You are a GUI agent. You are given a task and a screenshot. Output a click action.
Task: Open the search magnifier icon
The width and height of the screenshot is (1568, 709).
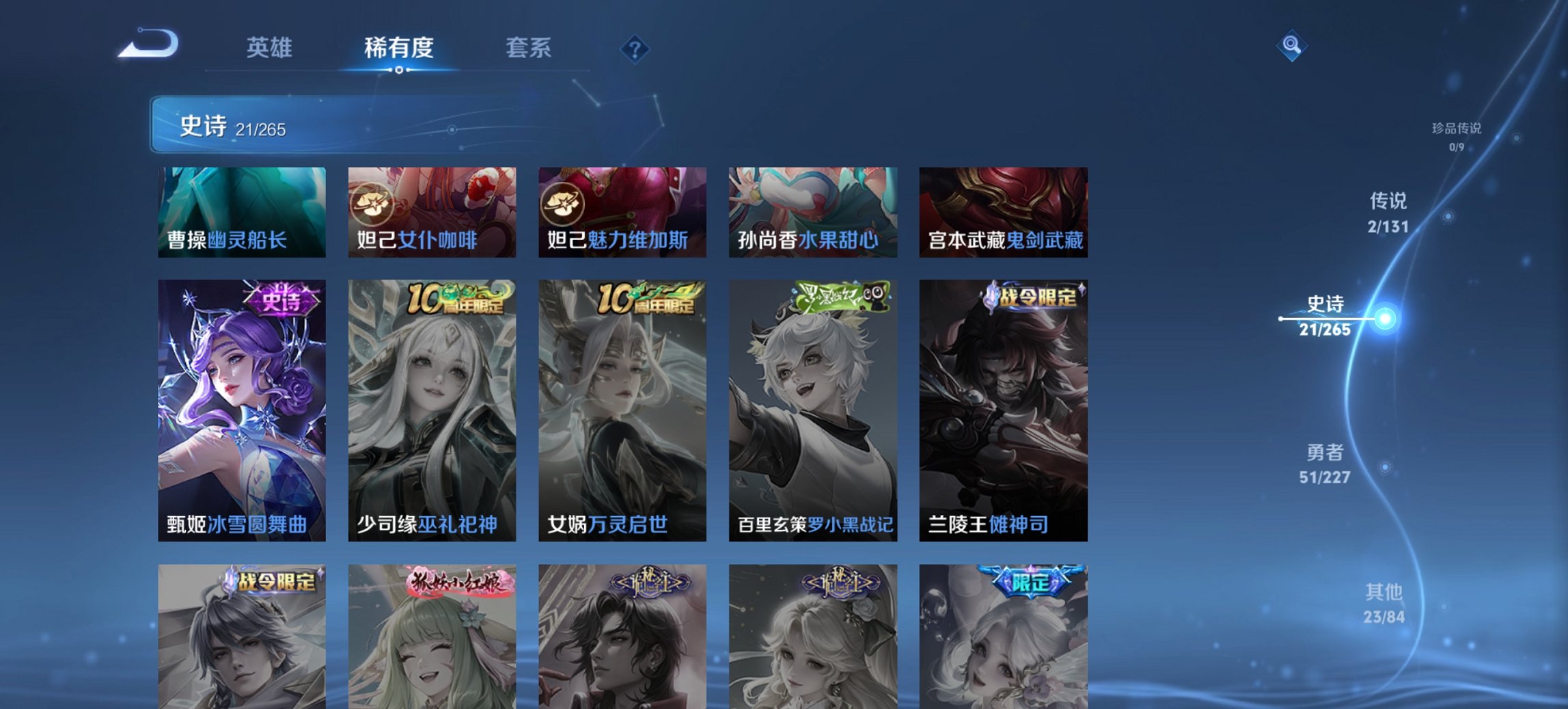pos(1290,44)
